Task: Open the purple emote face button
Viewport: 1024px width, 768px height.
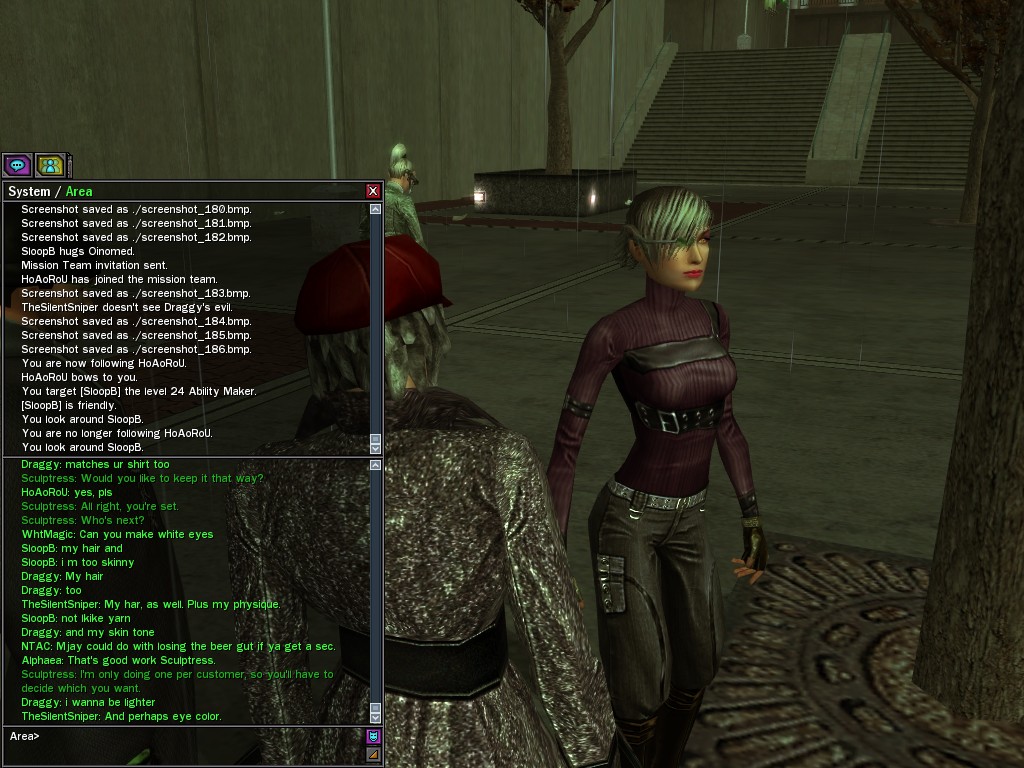Action: pyautogui.click(x=374, y=737)
